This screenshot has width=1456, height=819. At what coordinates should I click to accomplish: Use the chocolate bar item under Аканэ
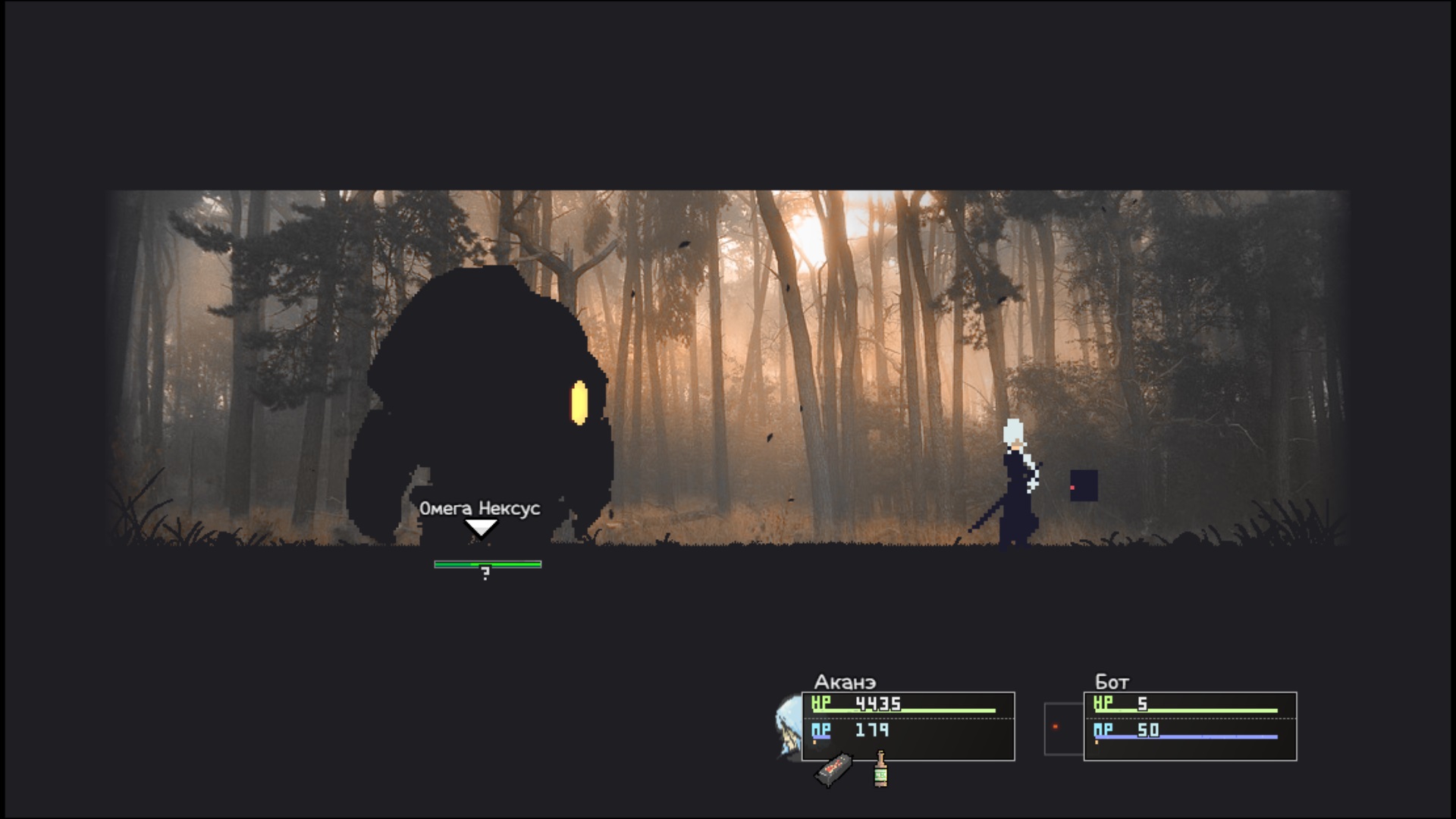pyautogui.click(x=833, y=770)
